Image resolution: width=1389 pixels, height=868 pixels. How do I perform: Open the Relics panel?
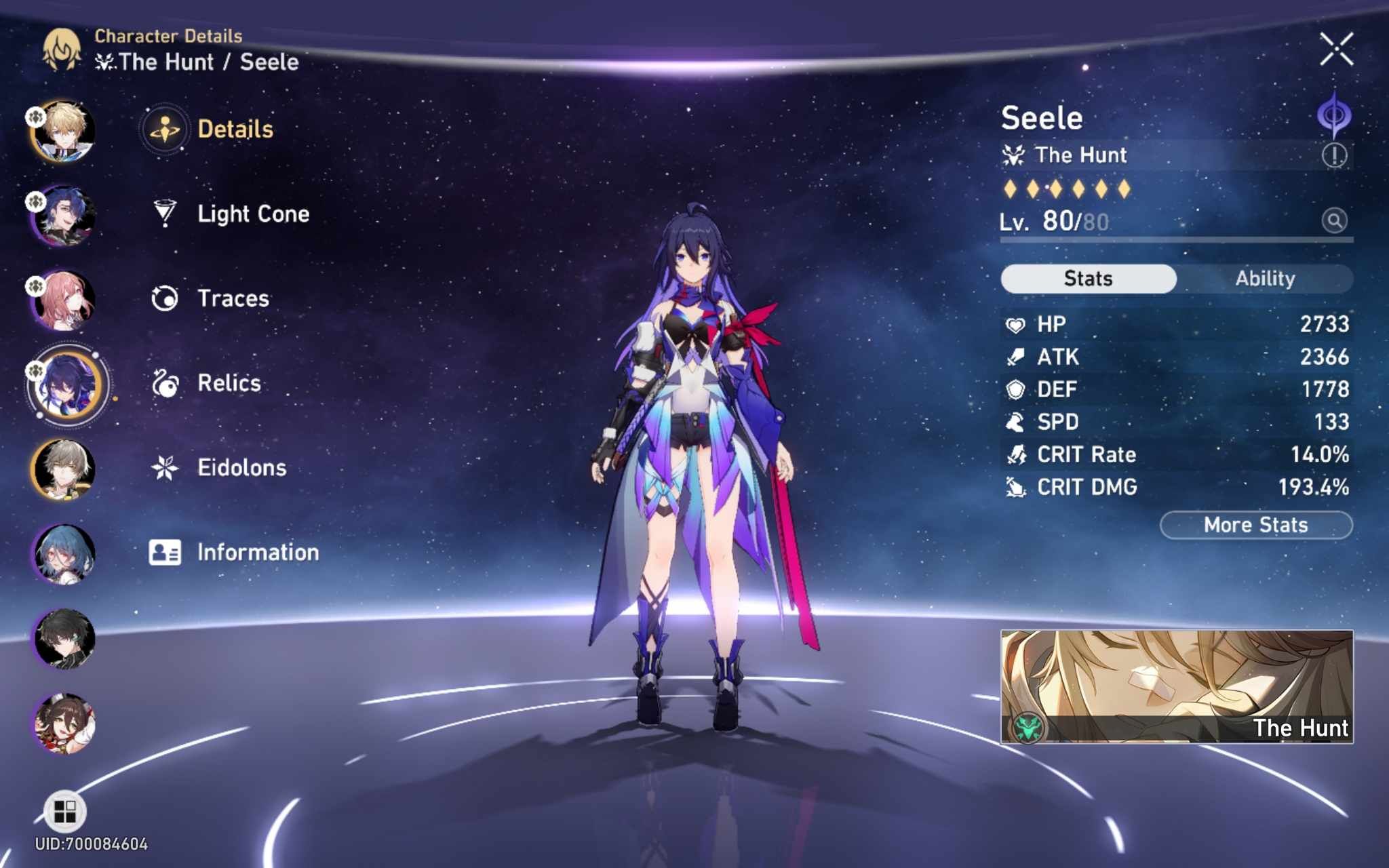coord(228,383)
